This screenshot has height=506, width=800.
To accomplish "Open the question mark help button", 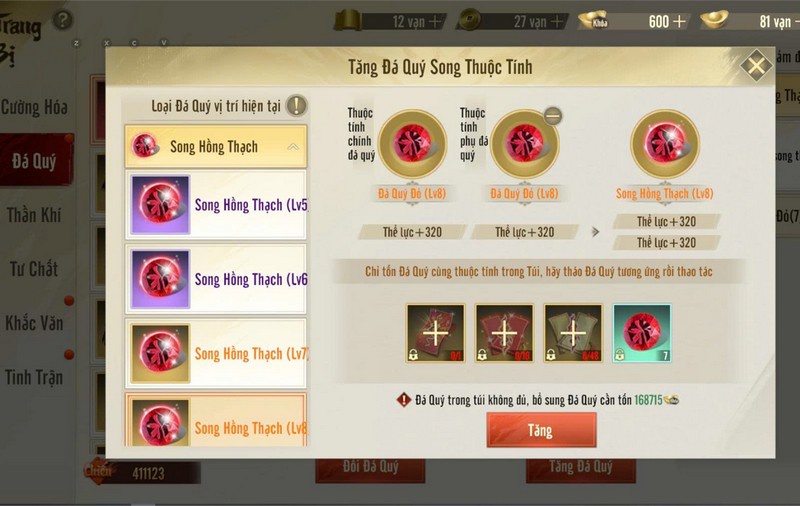I will point(62,20).
